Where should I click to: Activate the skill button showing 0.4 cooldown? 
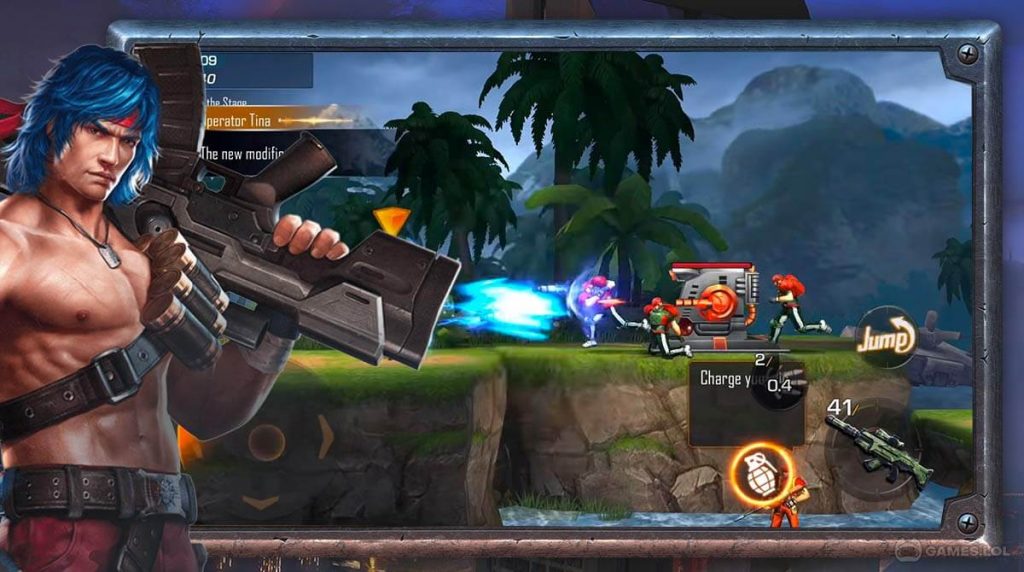[x=778, y=385]
